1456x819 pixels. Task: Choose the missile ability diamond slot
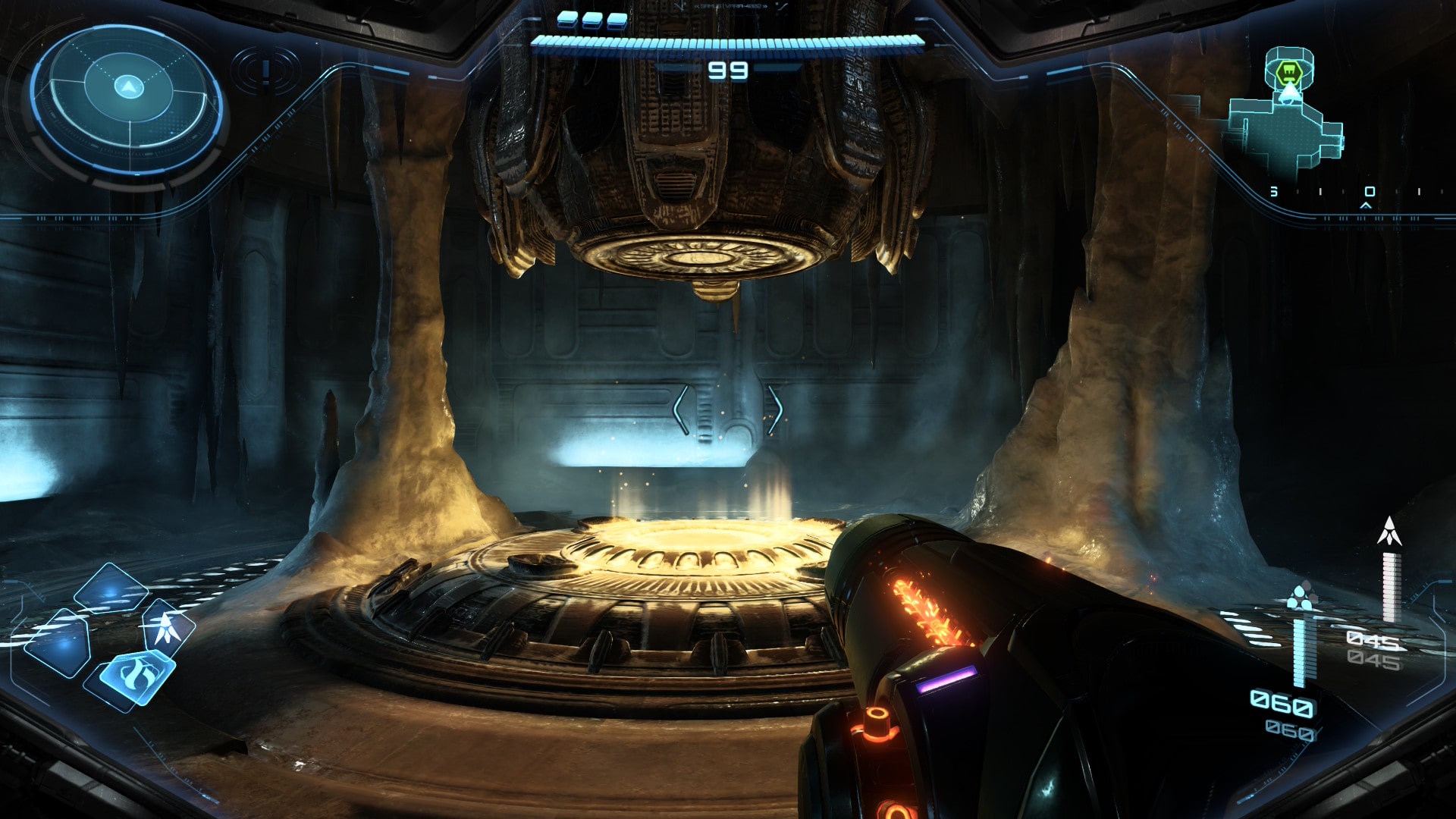pyautogui.click(x=167, y=628)
